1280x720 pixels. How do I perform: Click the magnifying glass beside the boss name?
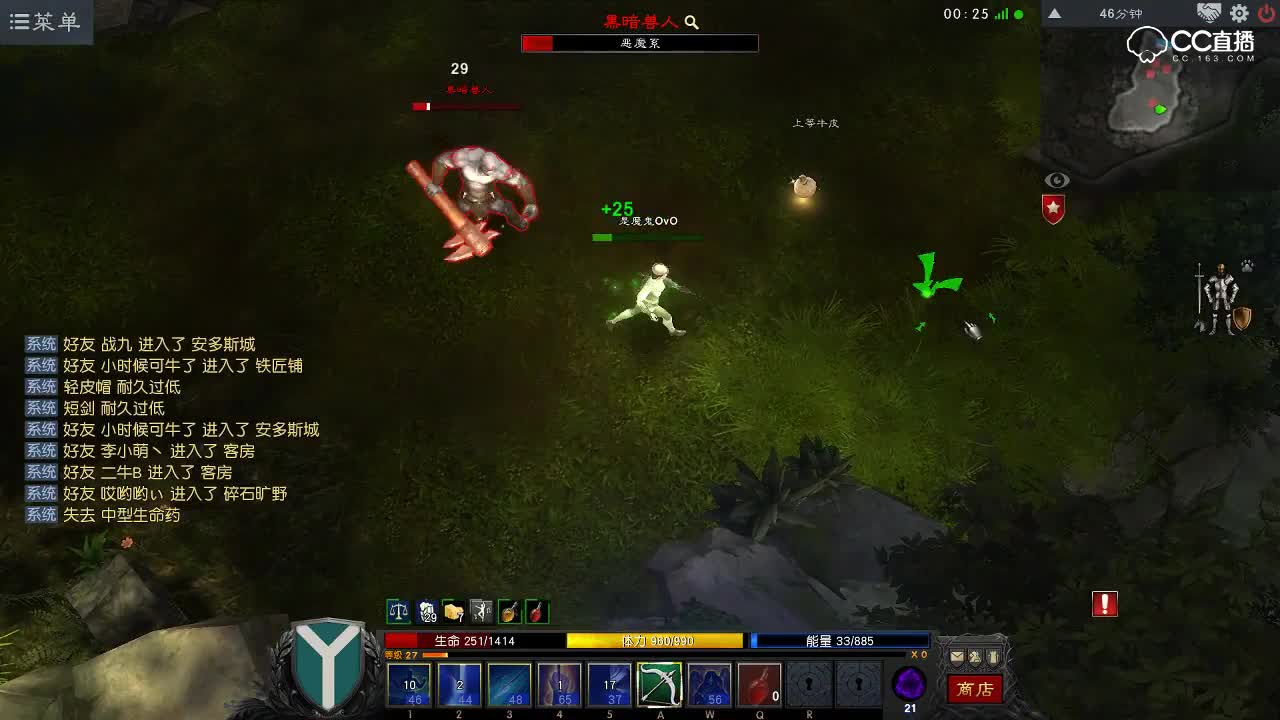tap(692, 21)
